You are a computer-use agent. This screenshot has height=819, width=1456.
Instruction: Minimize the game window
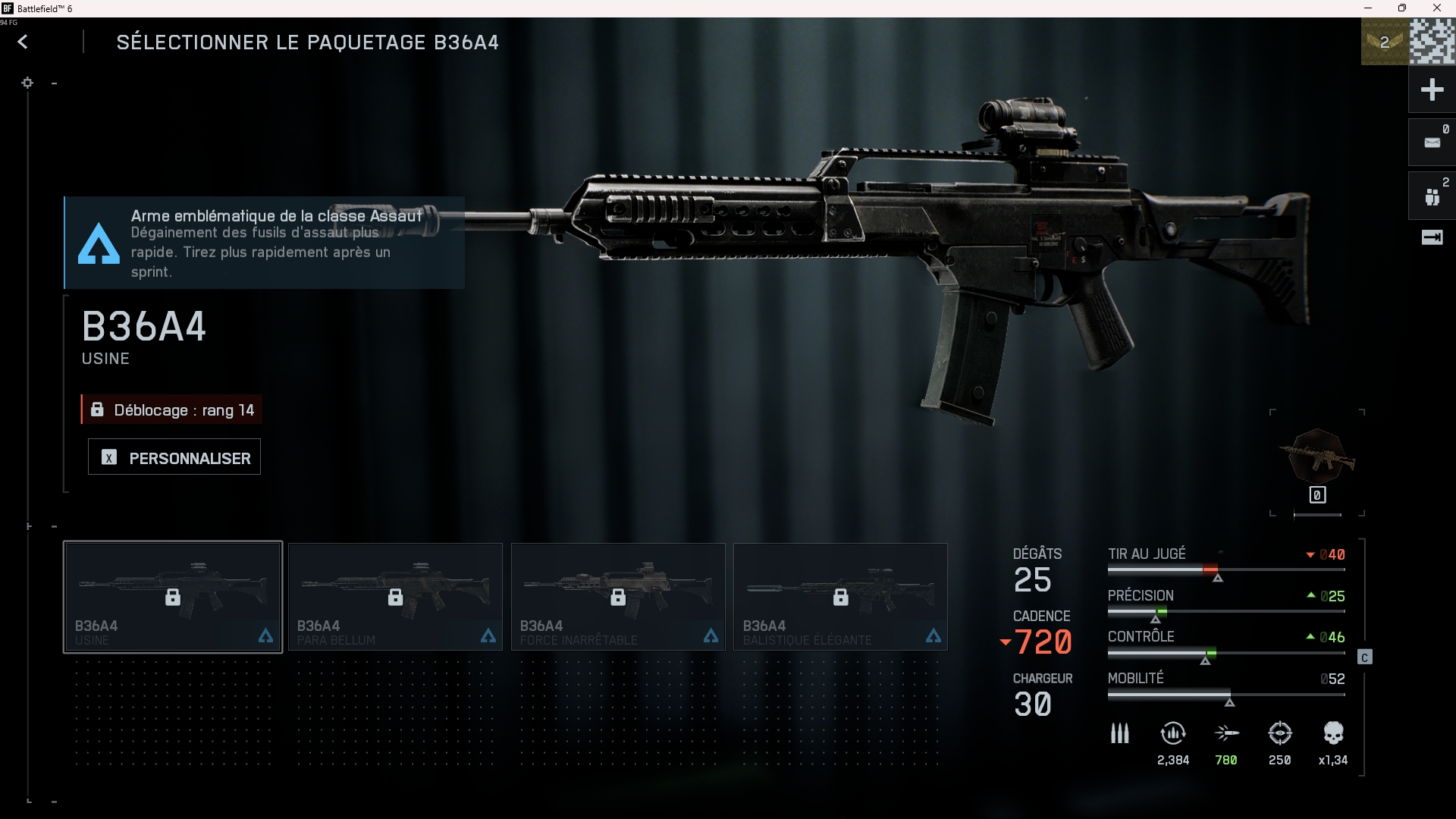pos(1368,8)
